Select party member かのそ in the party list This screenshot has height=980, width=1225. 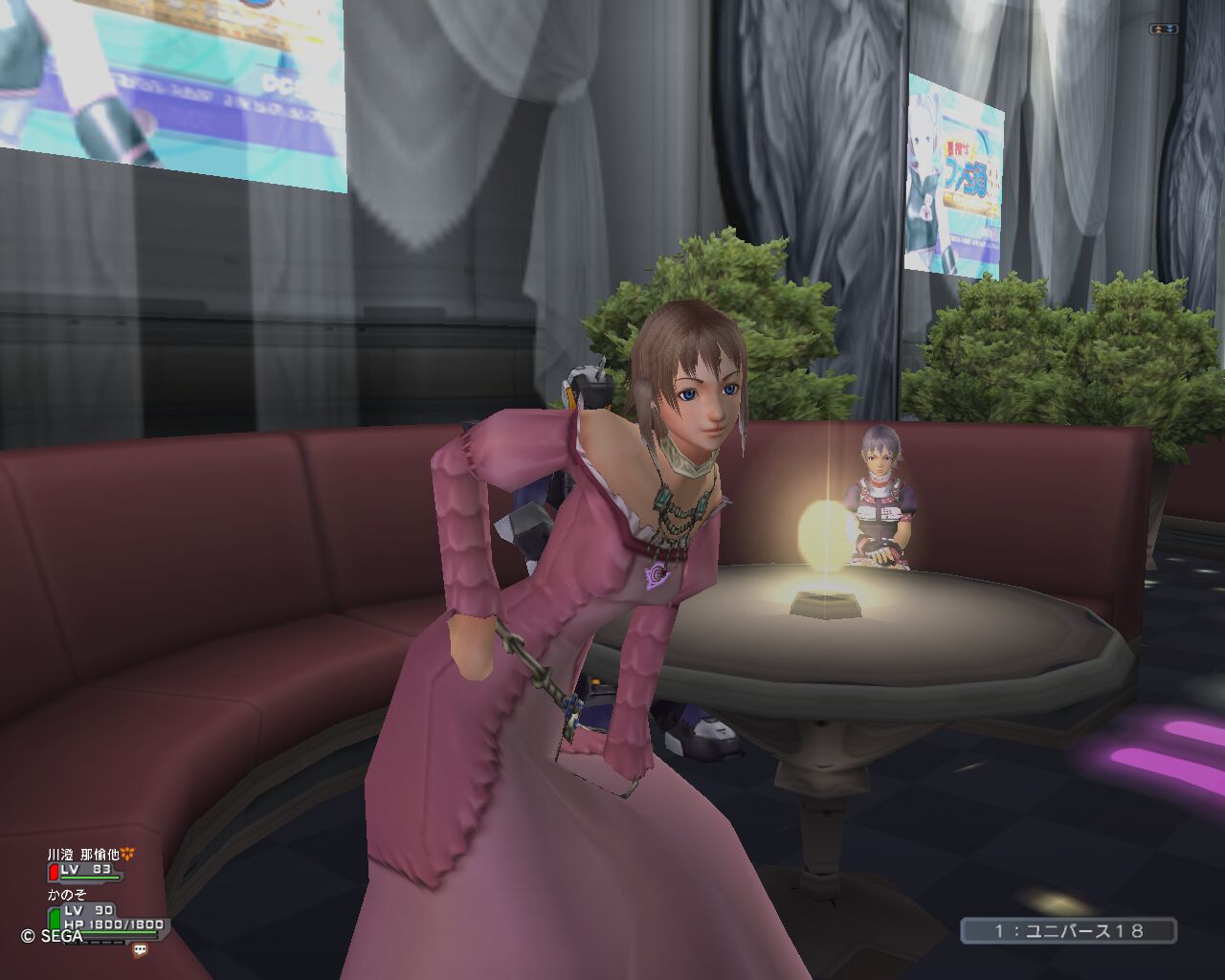tap(68, 895)
